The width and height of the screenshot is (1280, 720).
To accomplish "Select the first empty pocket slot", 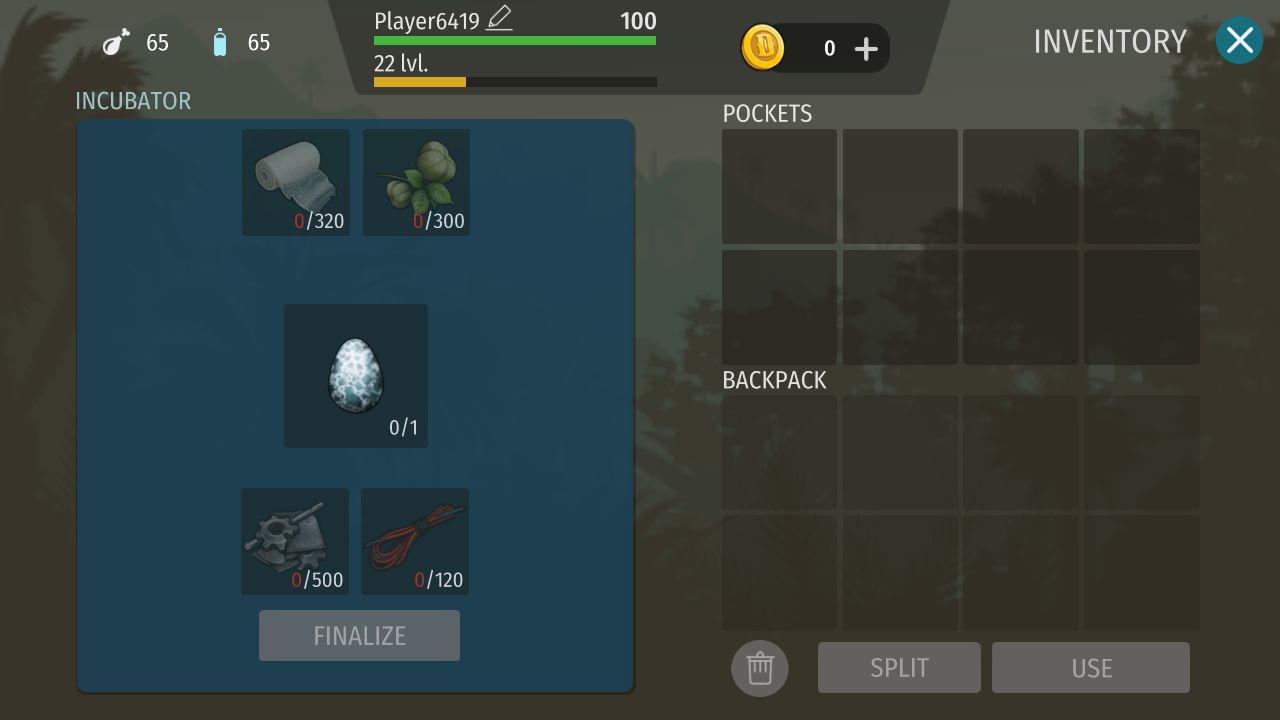I will point(779,186).
